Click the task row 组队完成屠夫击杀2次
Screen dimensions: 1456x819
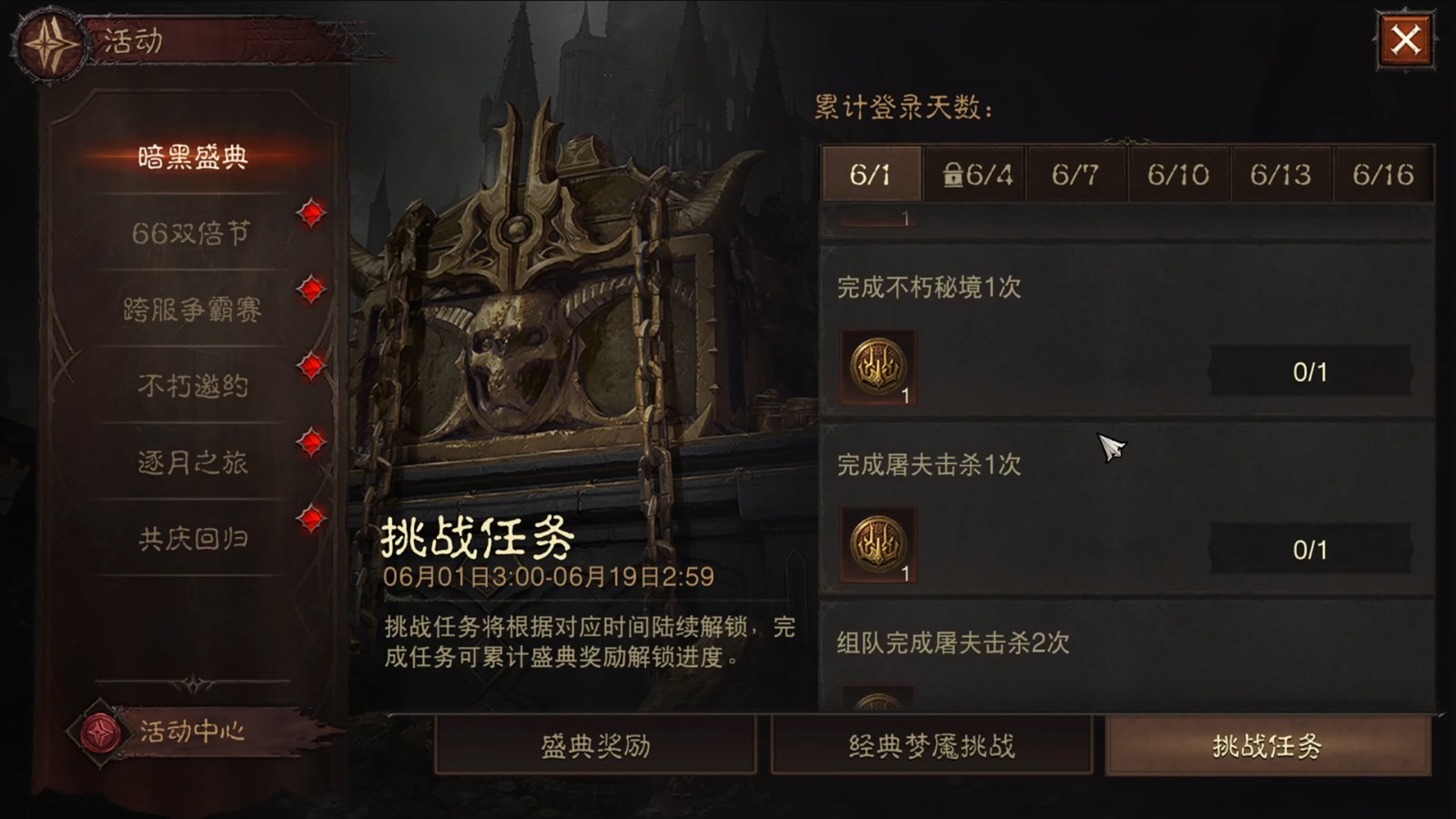pos(952,643)
